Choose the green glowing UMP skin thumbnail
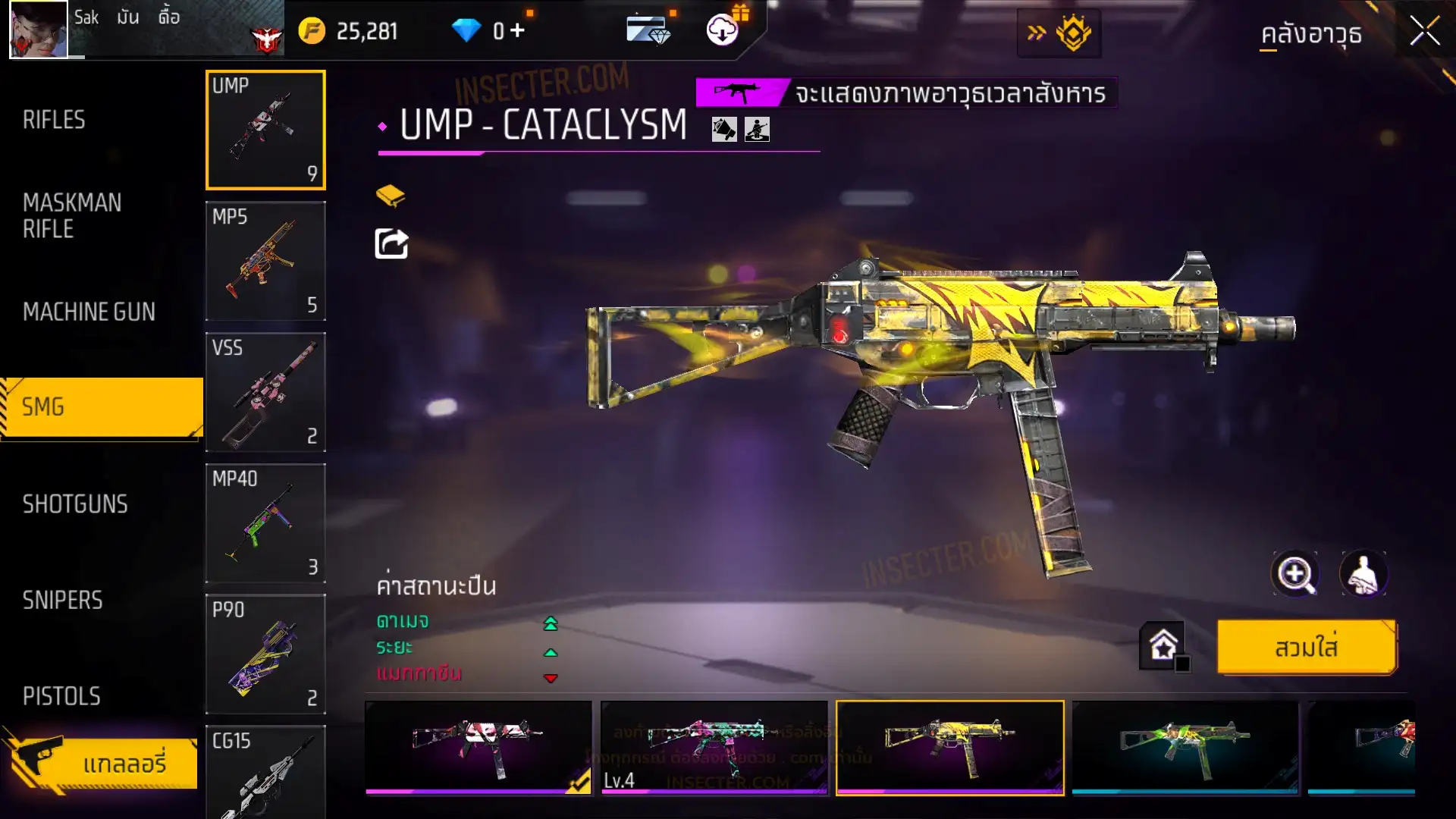The width and height of the screenshot is (1456, 819). (1185, 748)
